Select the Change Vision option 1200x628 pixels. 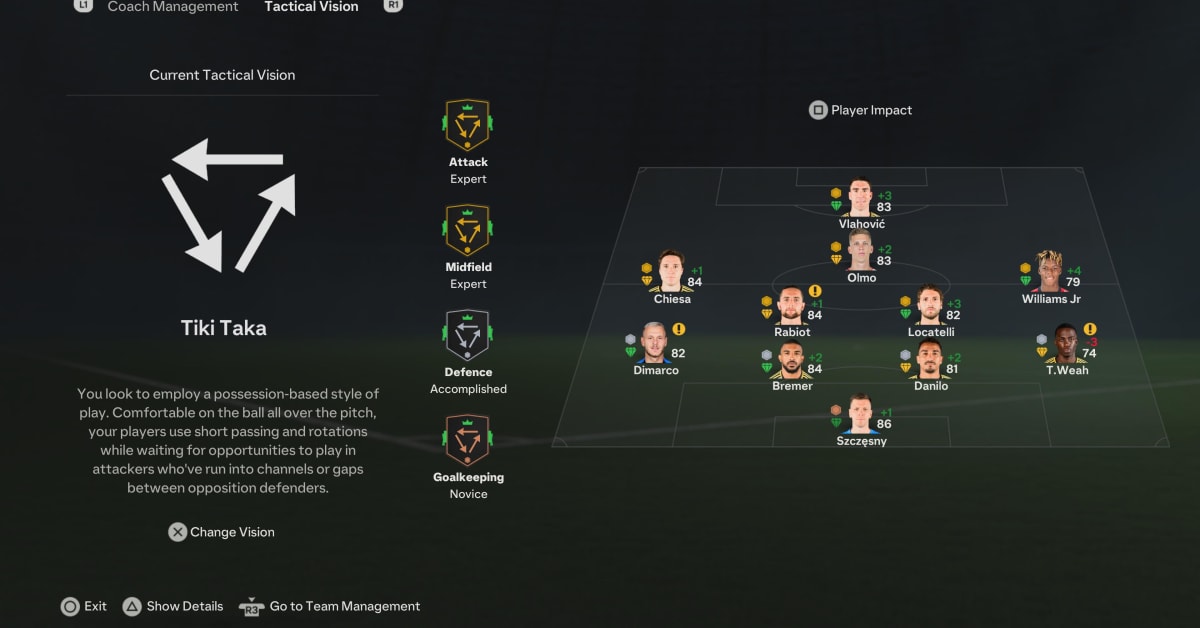click(x=221, y=532)
